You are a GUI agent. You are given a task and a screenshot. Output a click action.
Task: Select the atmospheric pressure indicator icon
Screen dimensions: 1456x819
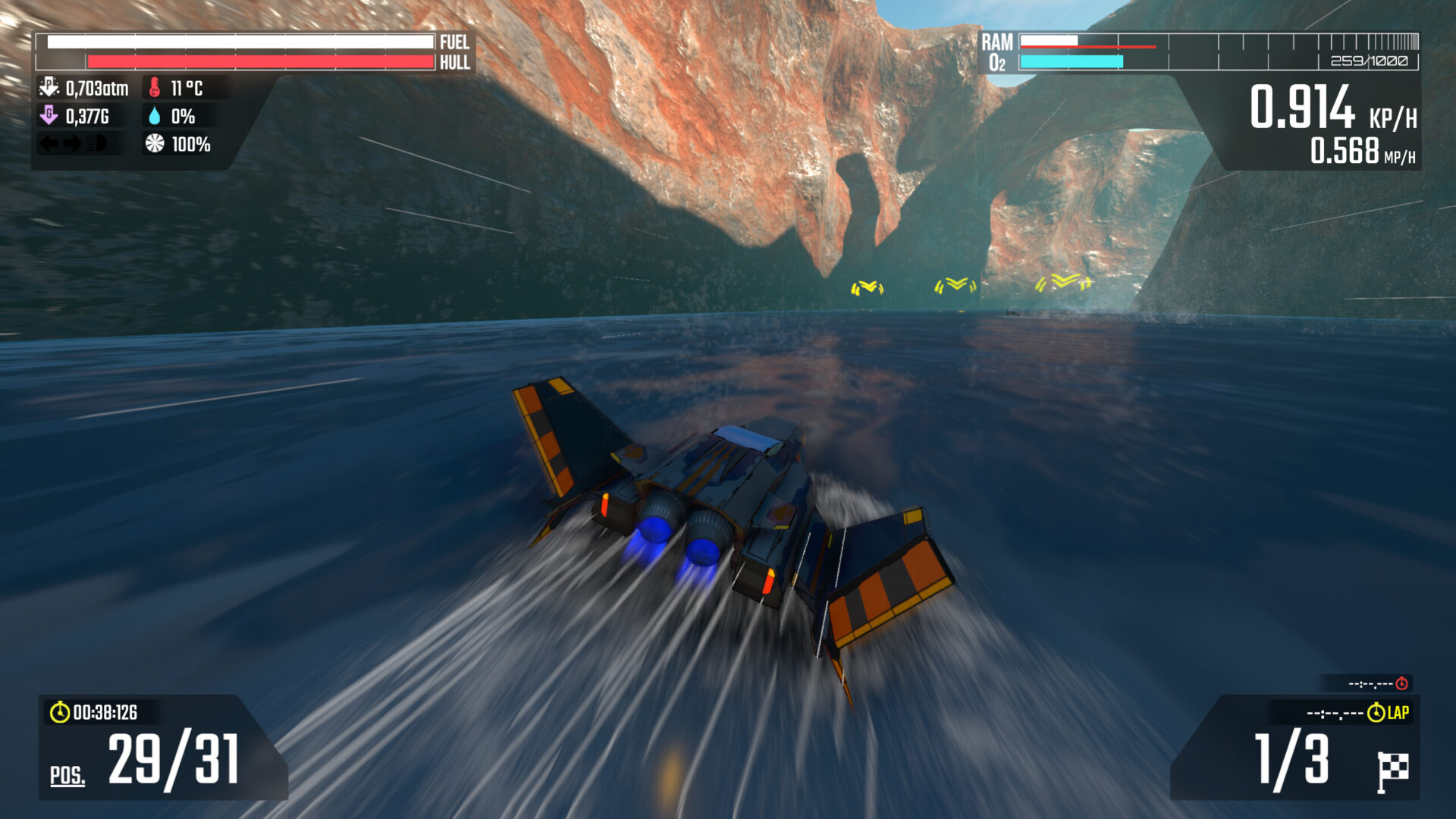click(49, 87)
